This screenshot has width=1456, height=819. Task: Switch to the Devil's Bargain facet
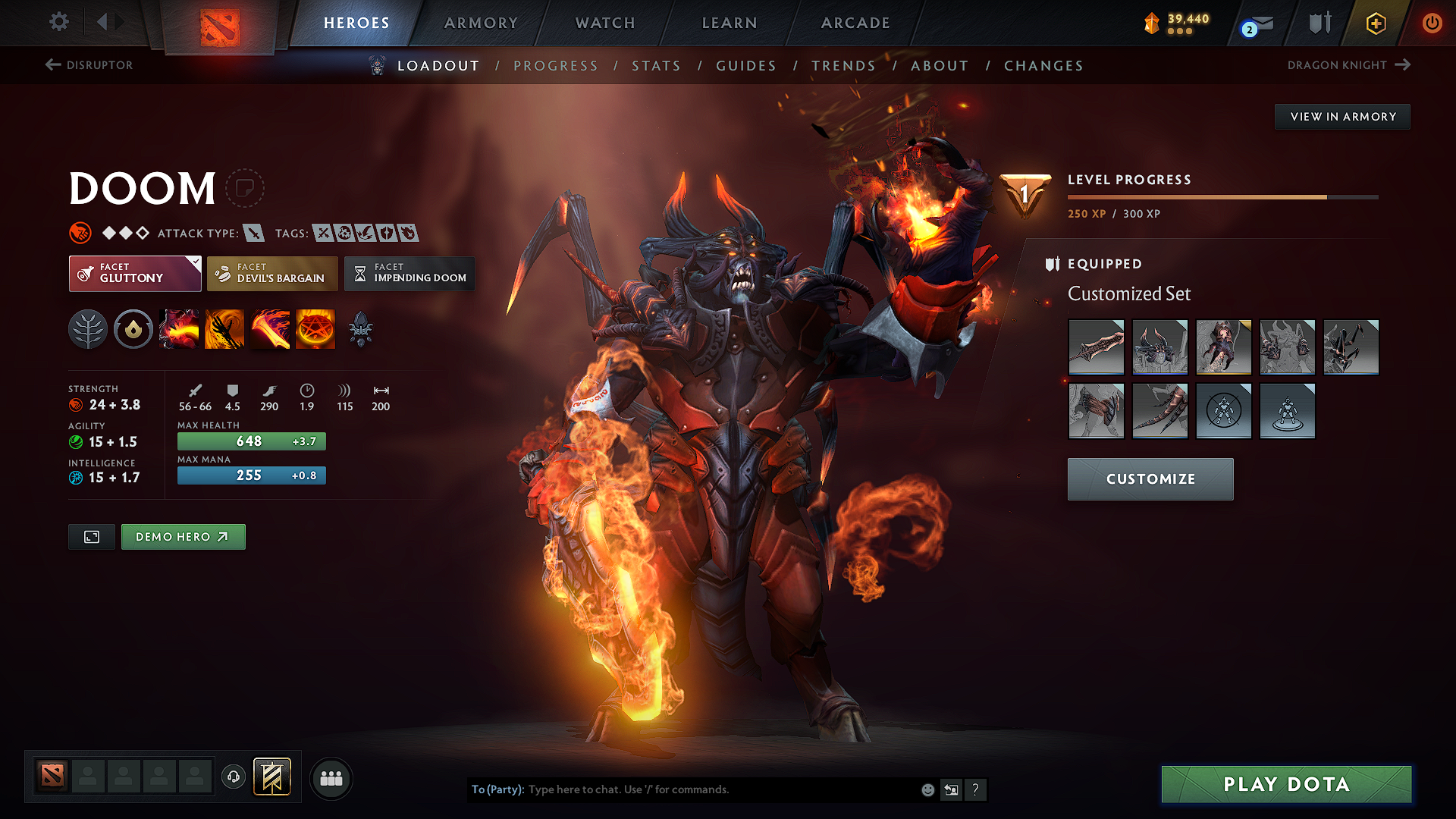tap(271, 273)
